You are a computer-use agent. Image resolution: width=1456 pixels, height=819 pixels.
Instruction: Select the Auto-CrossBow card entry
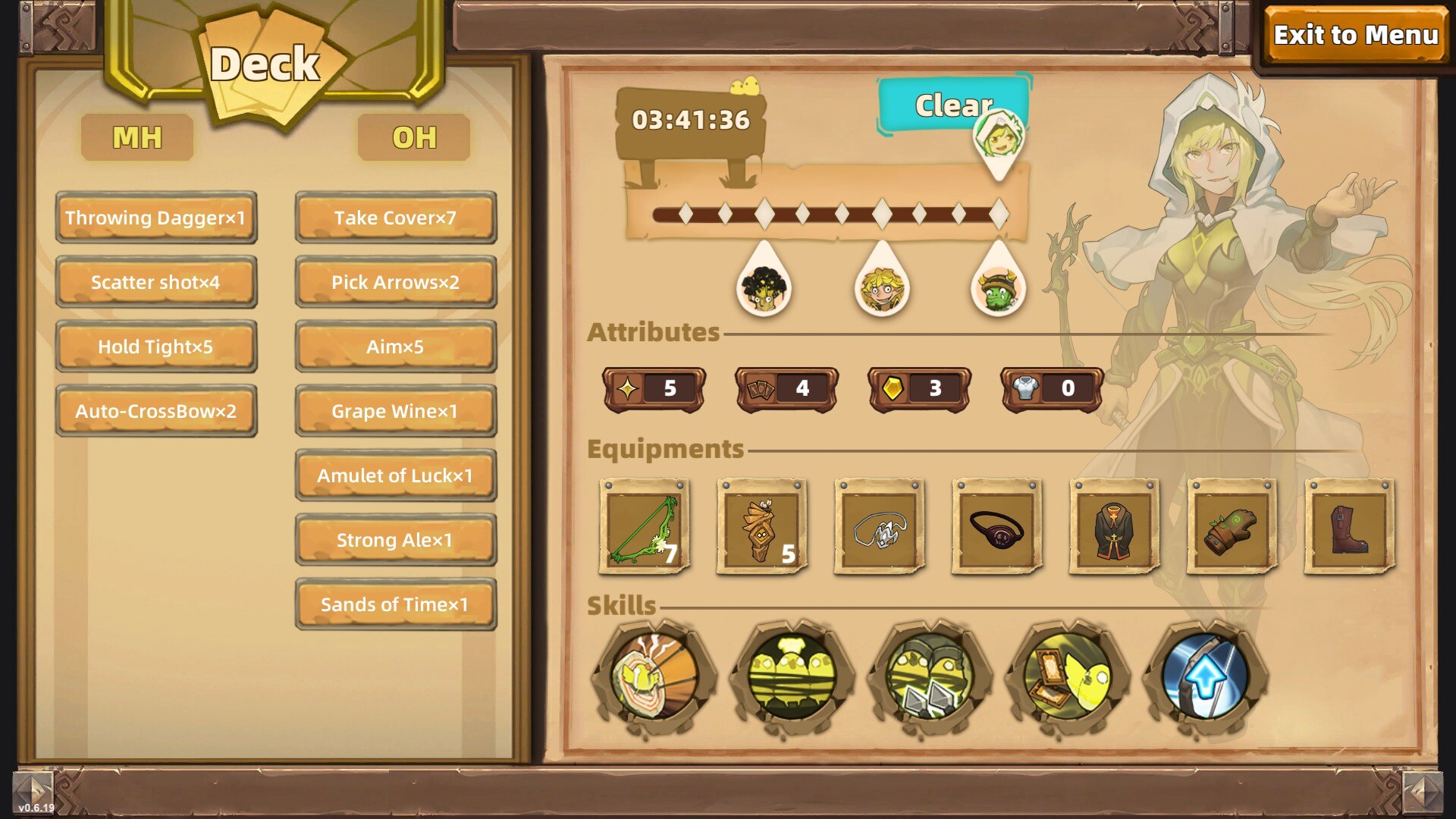click(x=155, y=411)
